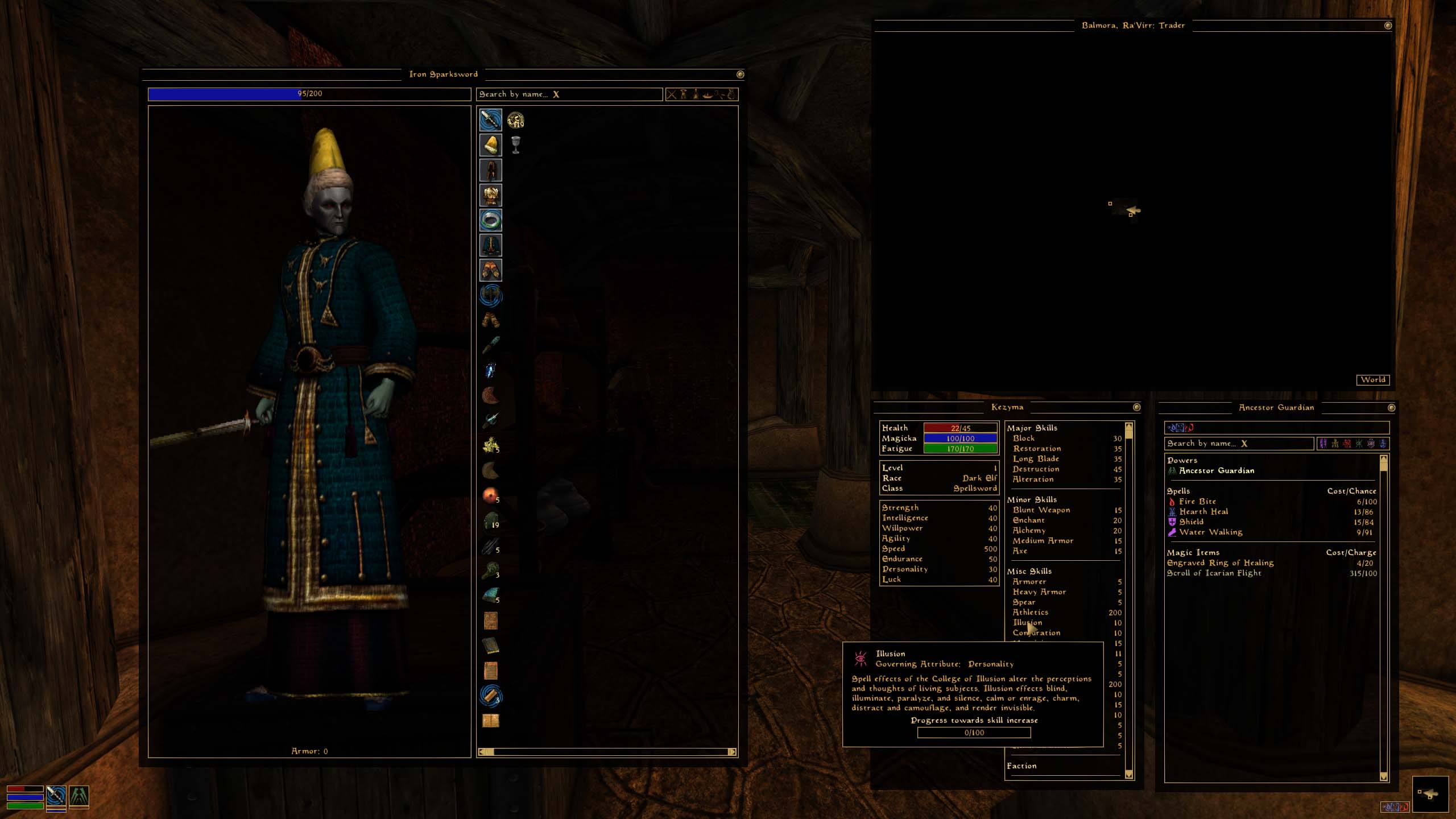The width and height of the screenshot is (1456, 819).
Task: Select the Water Walking spell
Action: pos(1210,532)
